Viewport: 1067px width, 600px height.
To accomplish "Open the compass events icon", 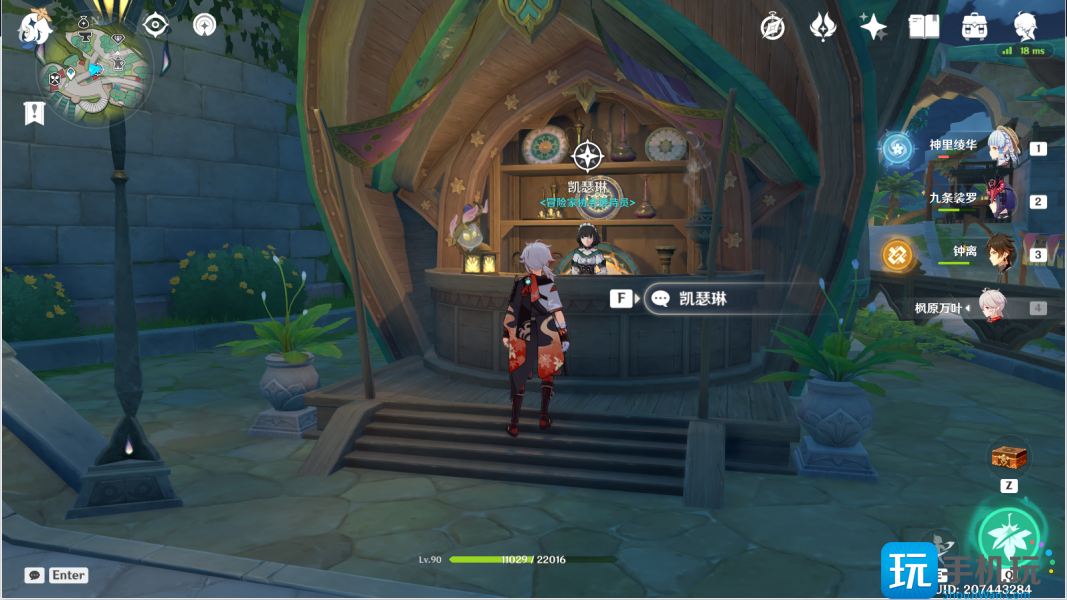I will click(773, 27).
